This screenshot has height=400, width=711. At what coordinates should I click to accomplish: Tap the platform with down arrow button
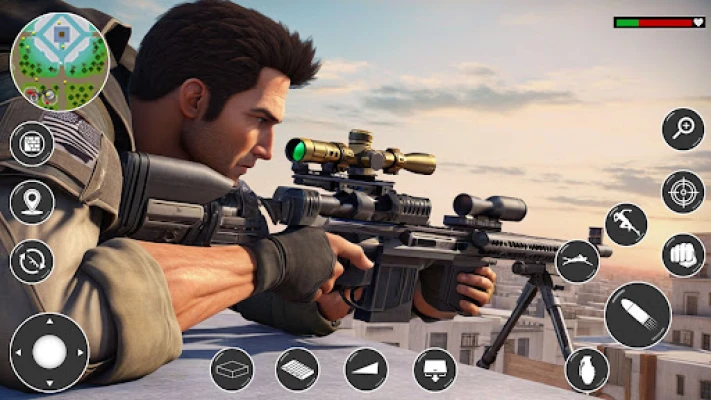(x=435, y=369)
